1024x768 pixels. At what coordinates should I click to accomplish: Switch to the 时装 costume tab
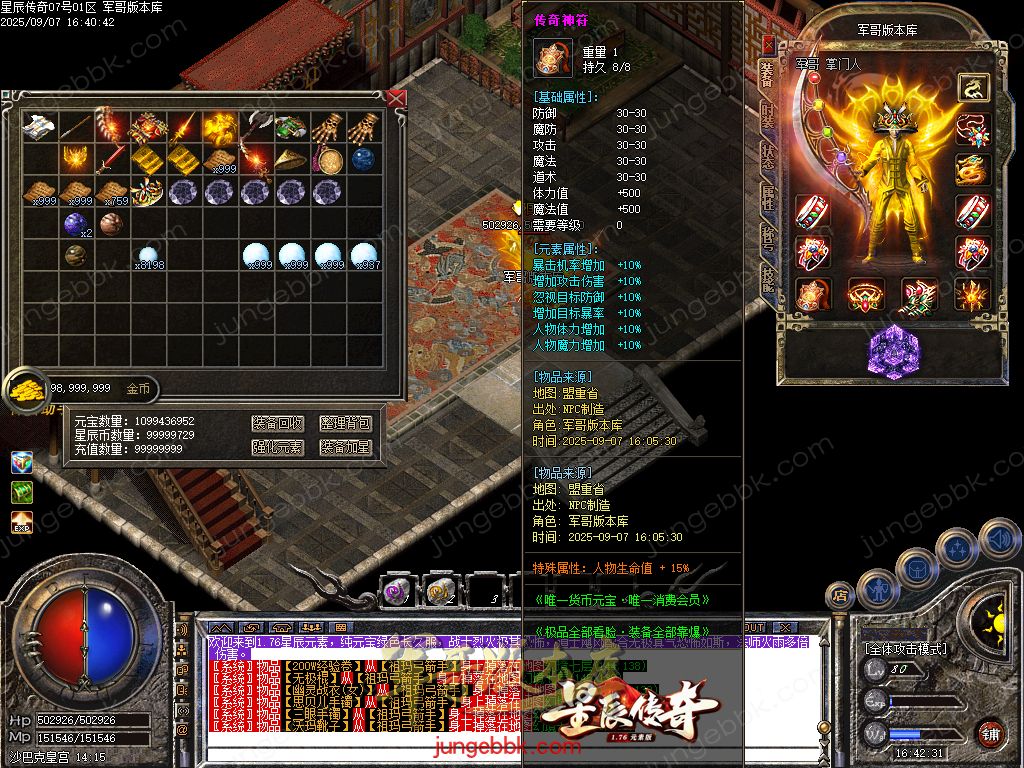click(x=767, y=115)
